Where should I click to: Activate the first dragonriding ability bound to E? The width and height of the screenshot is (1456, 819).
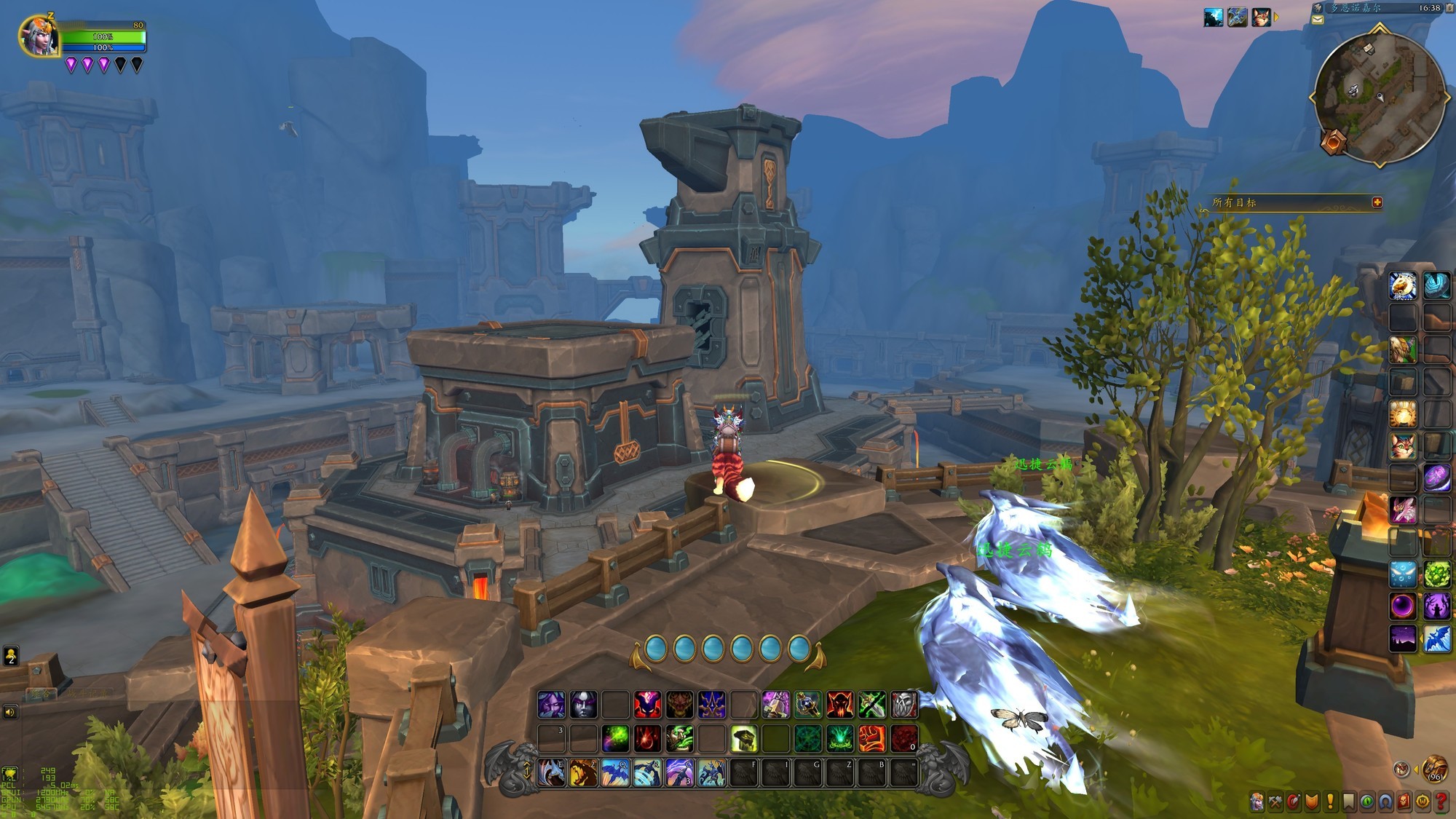pos(552,772)
